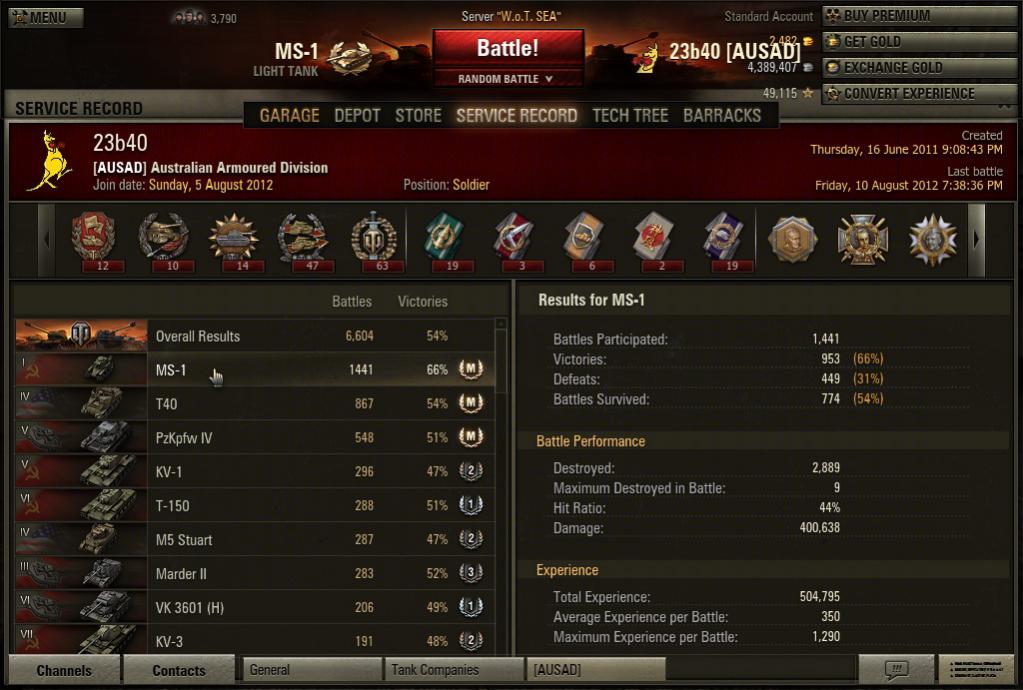Open the Channels button

[64, 670]
